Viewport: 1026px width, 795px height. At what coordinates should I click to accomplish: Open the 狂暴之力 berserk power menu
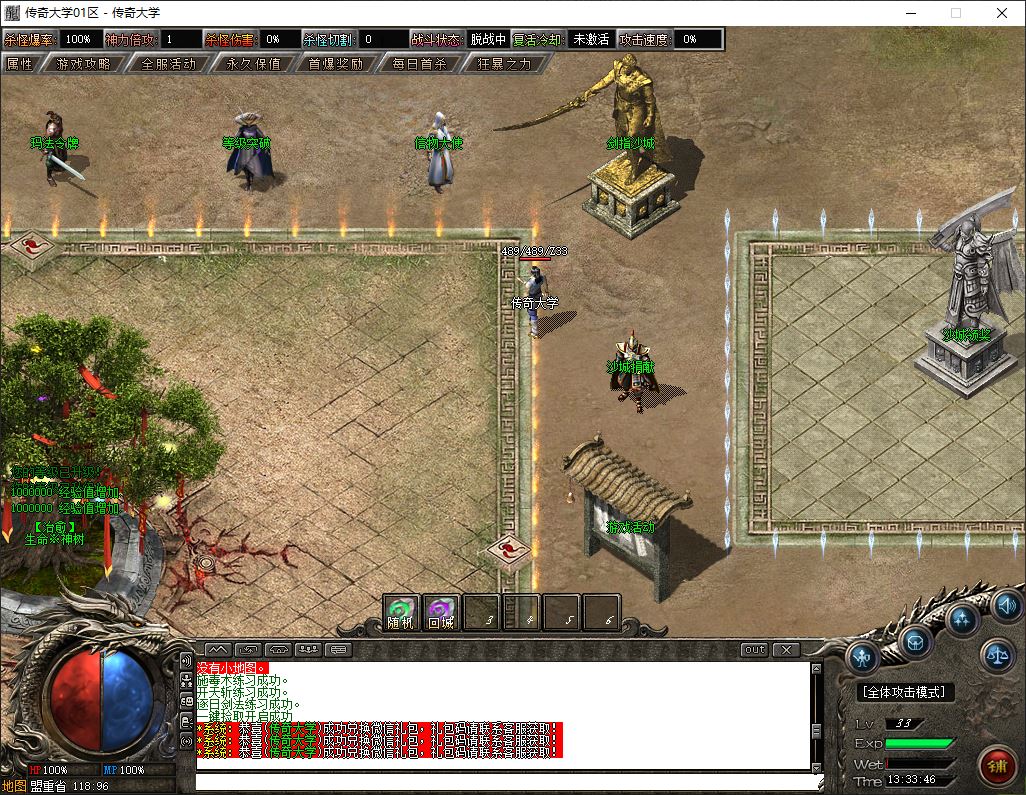point(504,63)
